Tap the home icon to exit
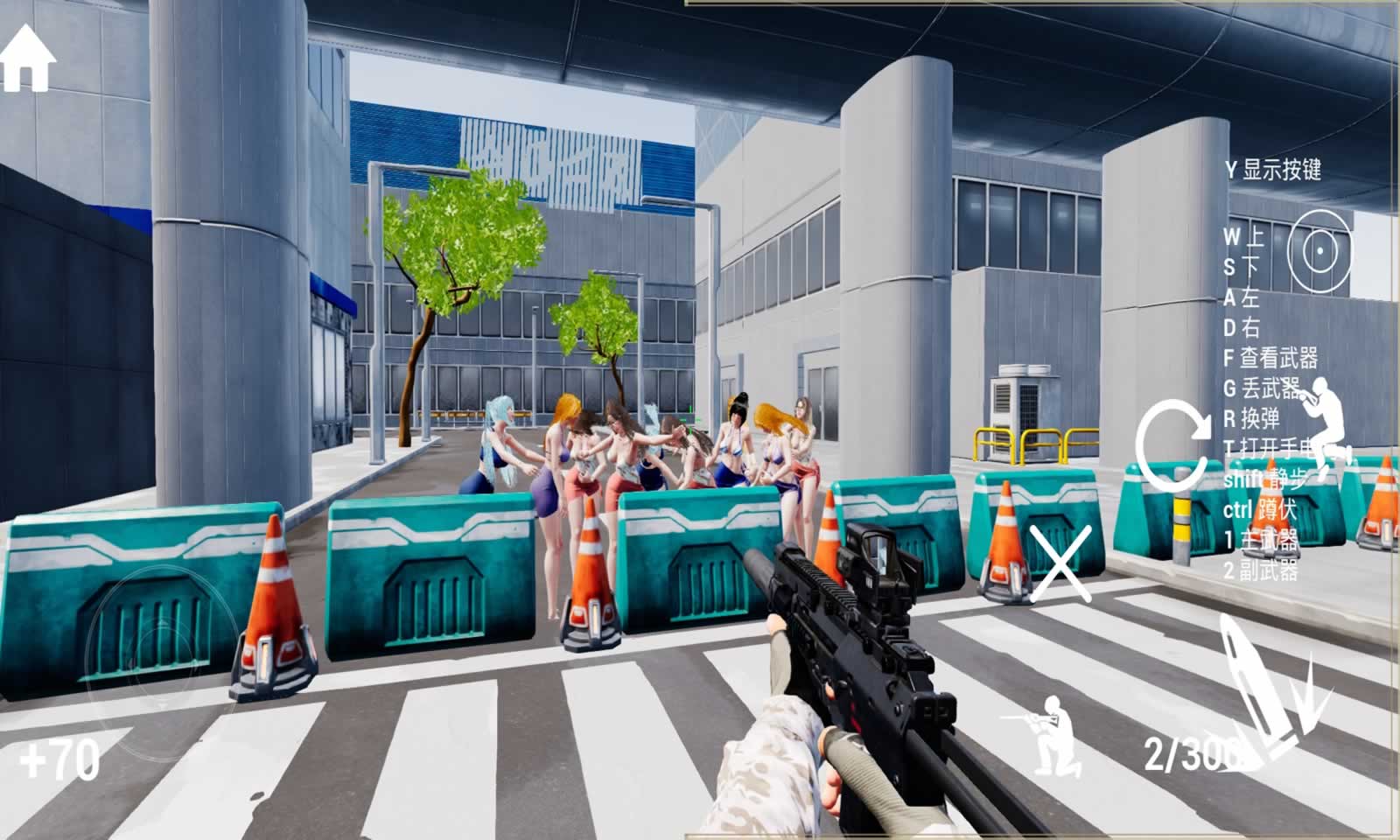1400x840 pixels. tap(28, 59)
